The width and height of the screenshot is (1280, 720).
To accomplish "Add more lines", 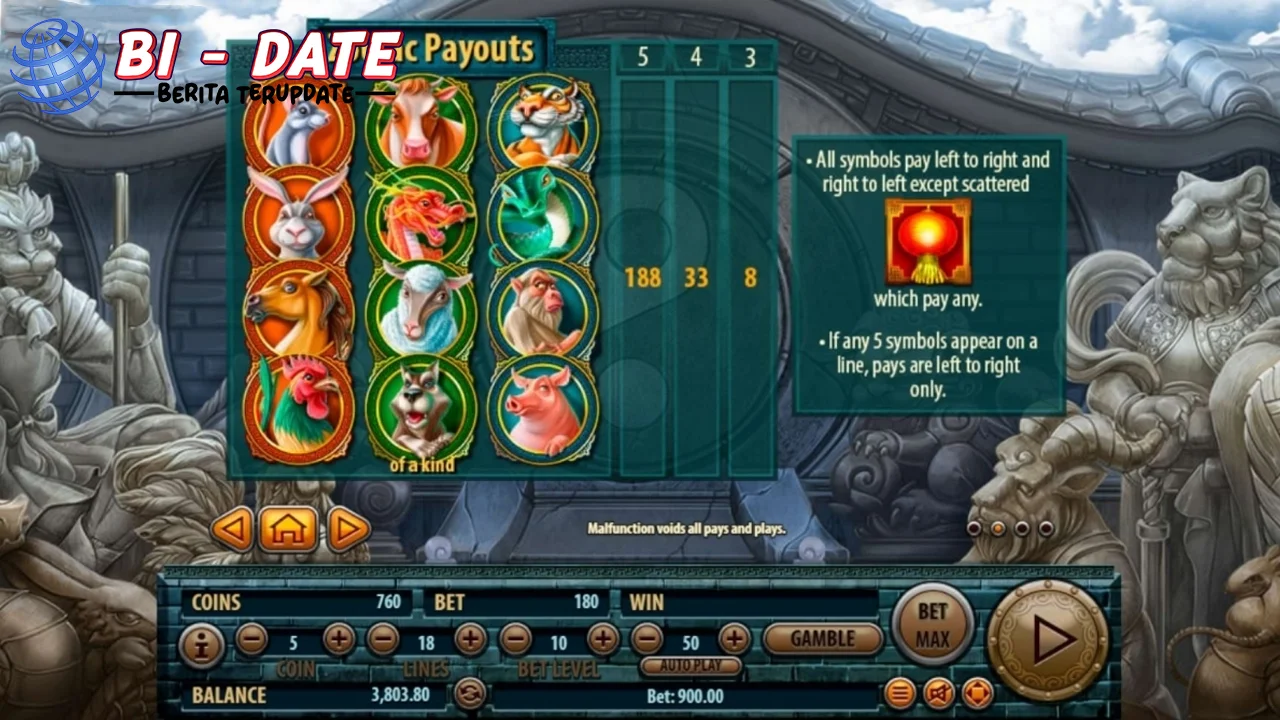I will coord(470,638).
